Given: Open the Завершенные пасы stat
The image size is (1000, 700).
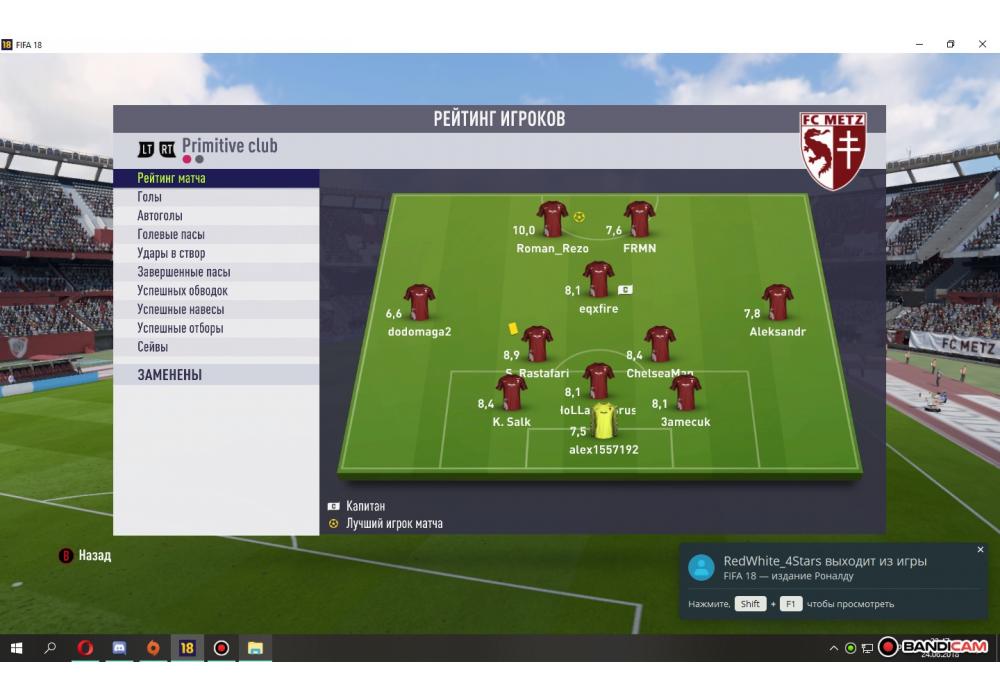Looking at the screenshot, I should pyautogui.click(x=184, y=272).
